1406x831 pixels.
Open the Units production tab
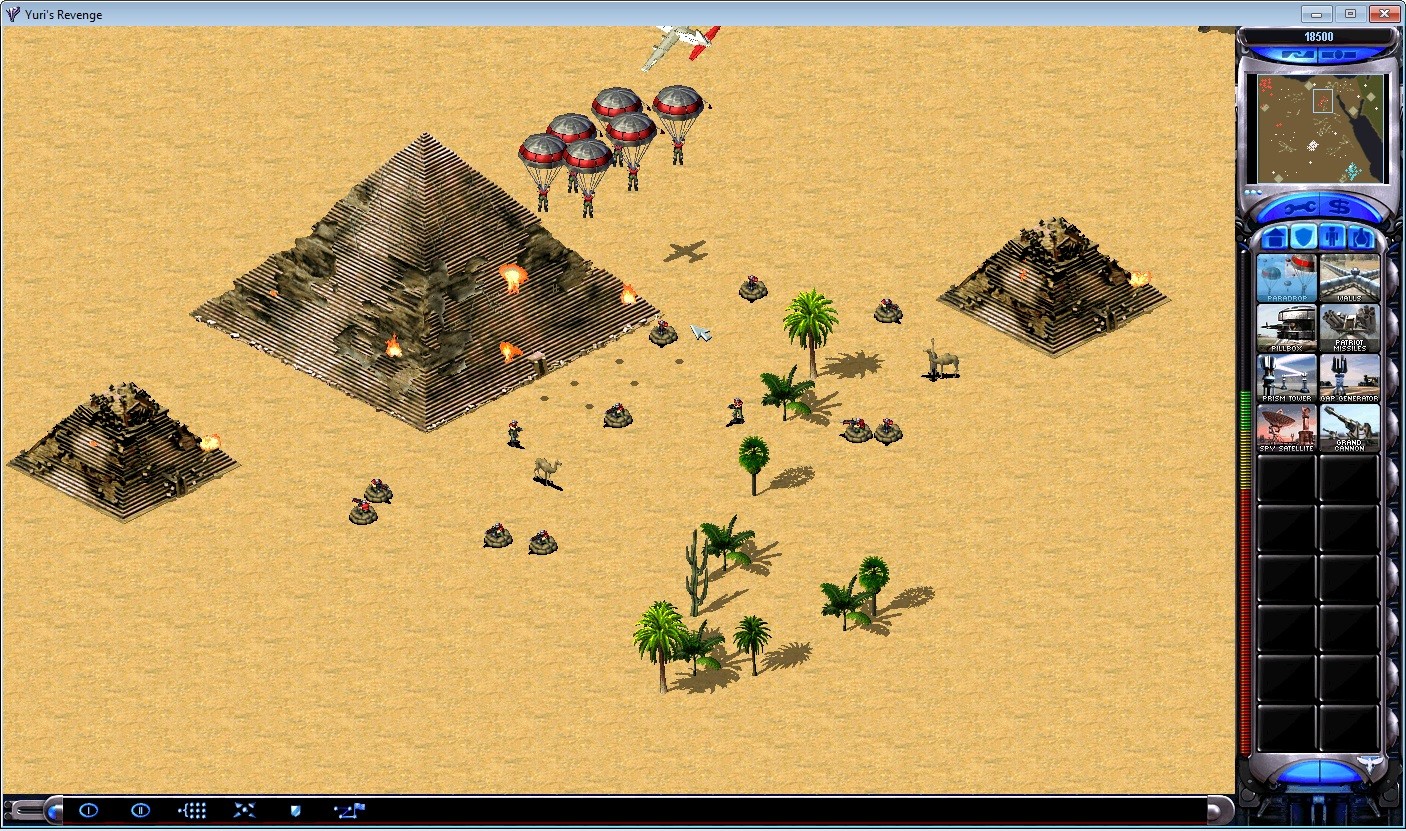pyautogui.click(x=1361, y=237)
